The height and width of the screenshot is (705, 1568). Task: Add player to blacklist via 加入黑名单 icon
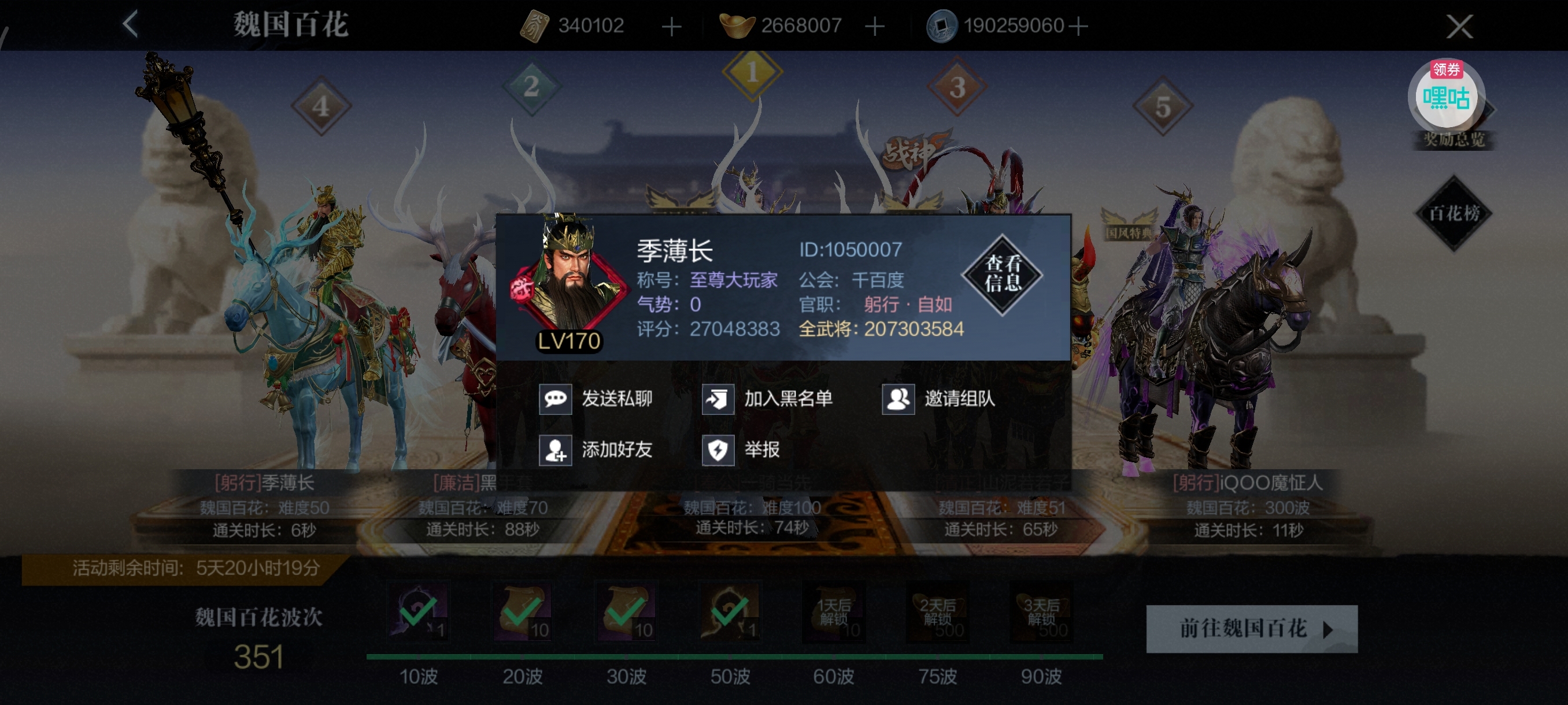tap(717, 399)
